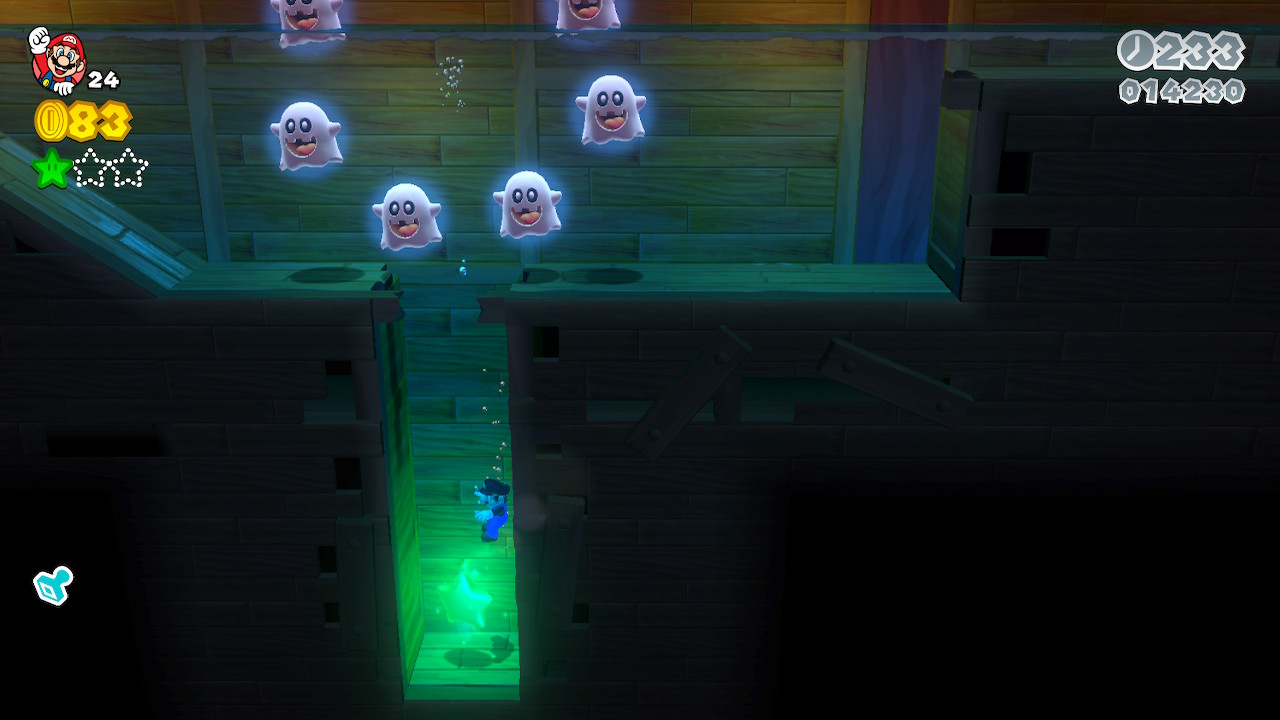Click the stamp collectible icon
The width and height of the screenshot is (1280, 720).
pyautogui.click(x=53, y=586)
